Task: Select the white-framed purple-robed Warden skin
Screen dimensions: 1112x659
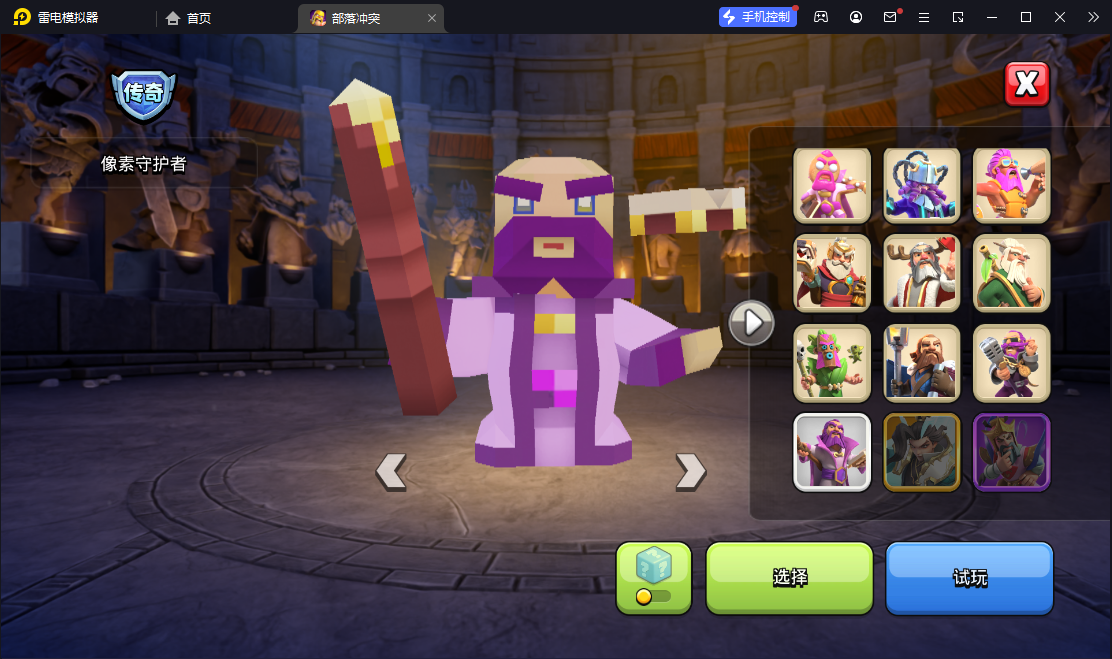Action: point(832,452)
